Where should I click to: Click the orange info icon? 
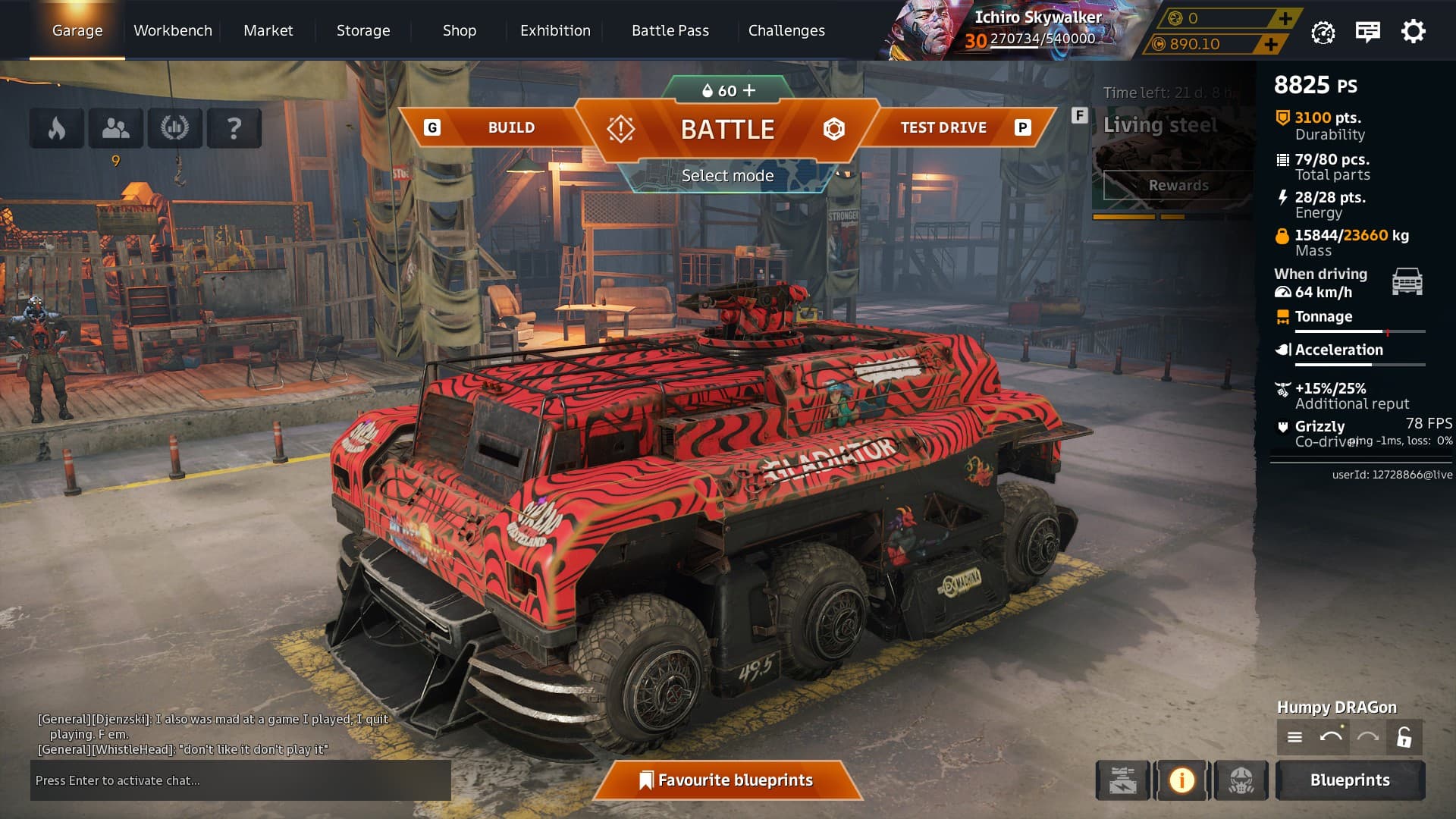[1181, 780]
